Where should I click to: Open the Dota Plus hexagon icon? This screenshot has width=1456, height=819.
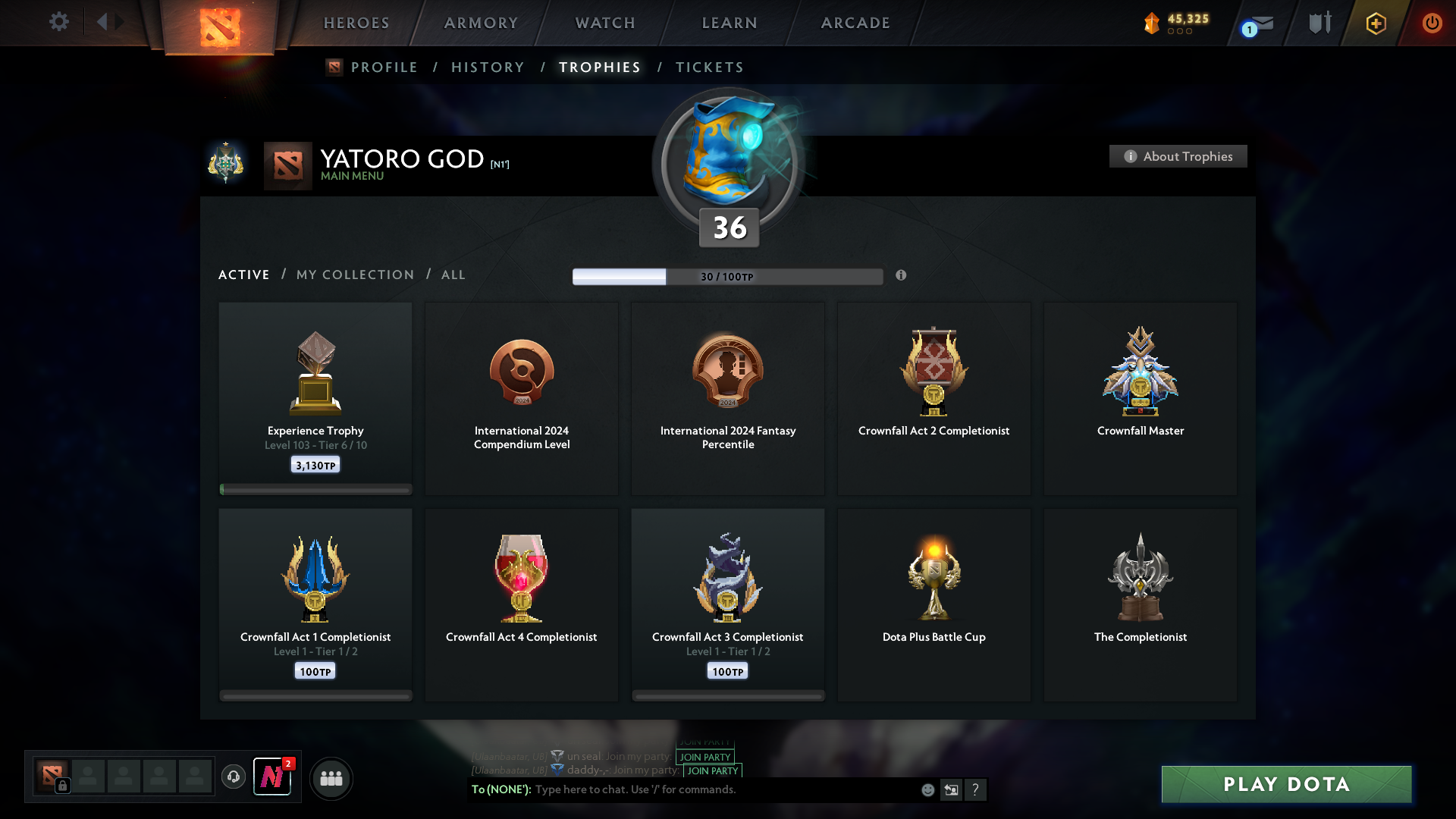click(x=1376, y=23)
